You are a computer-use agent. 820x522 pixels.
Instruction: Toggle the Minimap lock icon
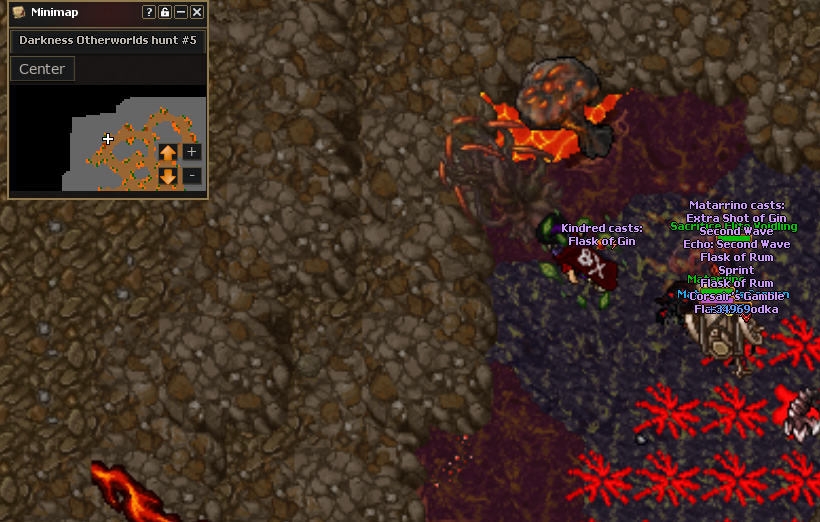click(x=165, y=12)
